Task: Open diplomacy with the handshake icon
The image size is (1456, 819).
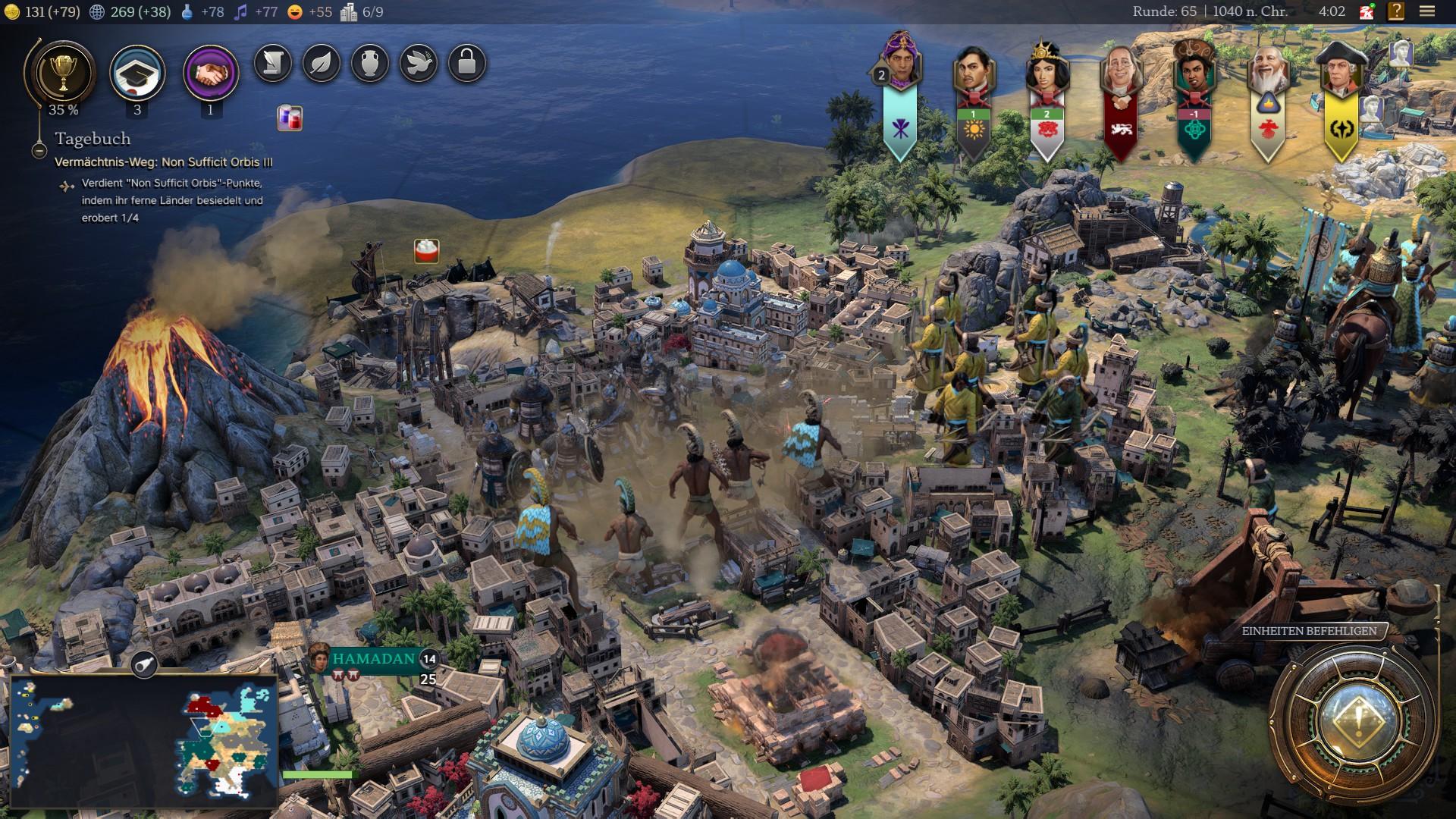Action: [x=210, y=74]
